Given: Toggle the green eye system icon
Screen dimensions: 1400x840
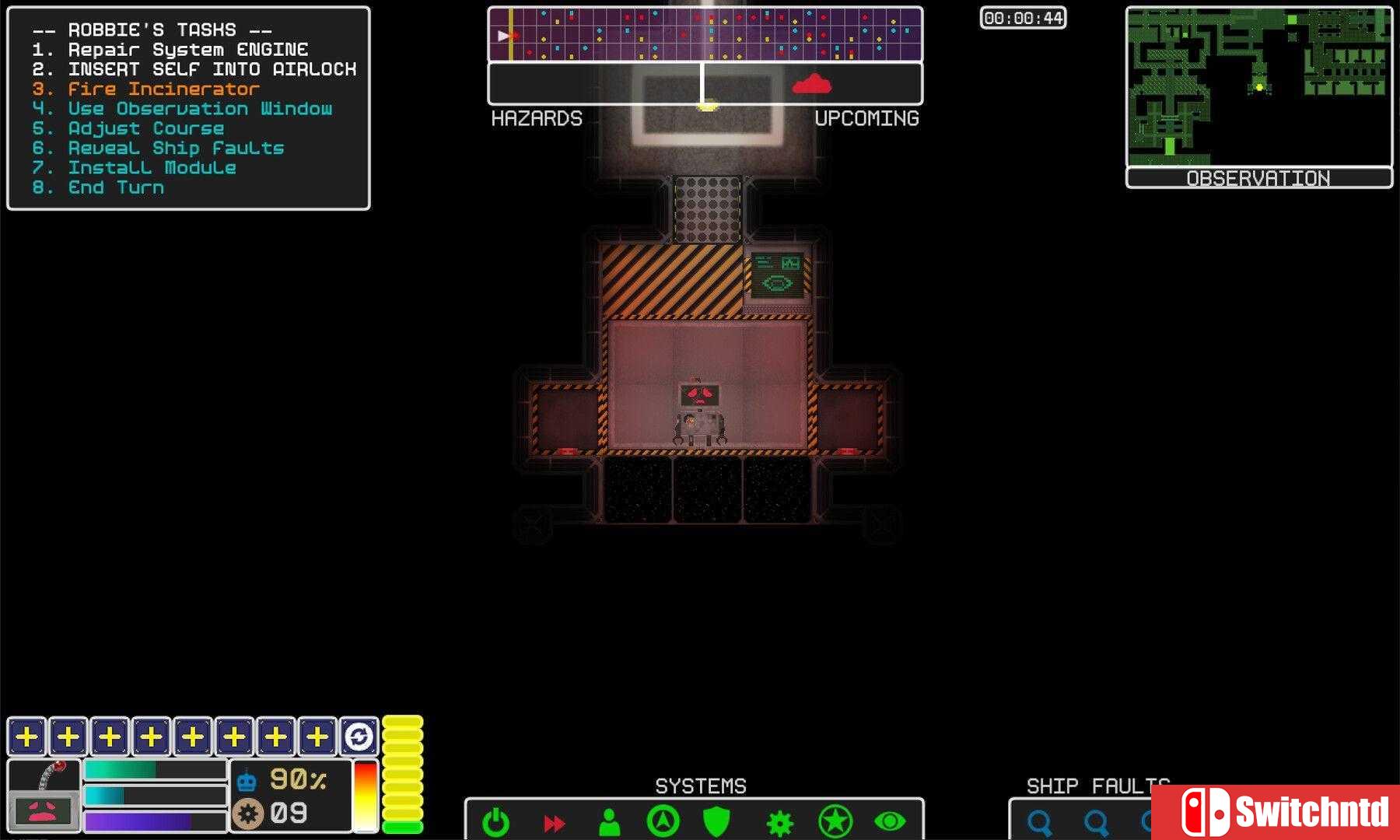Looking at the screenshot, I should 890,821.
